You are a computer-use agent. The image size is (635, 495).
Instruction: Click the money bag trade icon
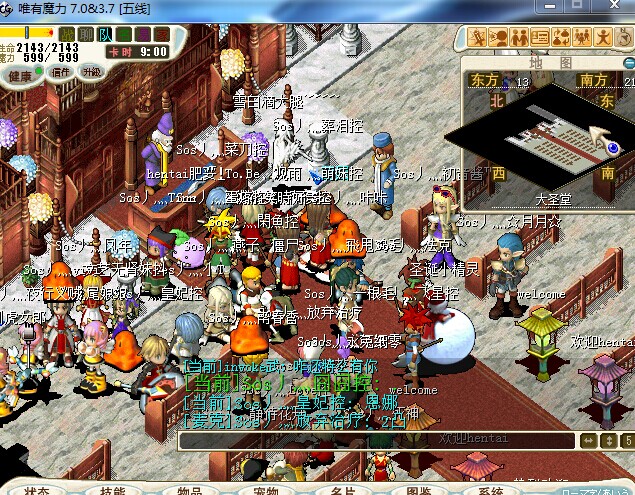[x=561, y=38]
